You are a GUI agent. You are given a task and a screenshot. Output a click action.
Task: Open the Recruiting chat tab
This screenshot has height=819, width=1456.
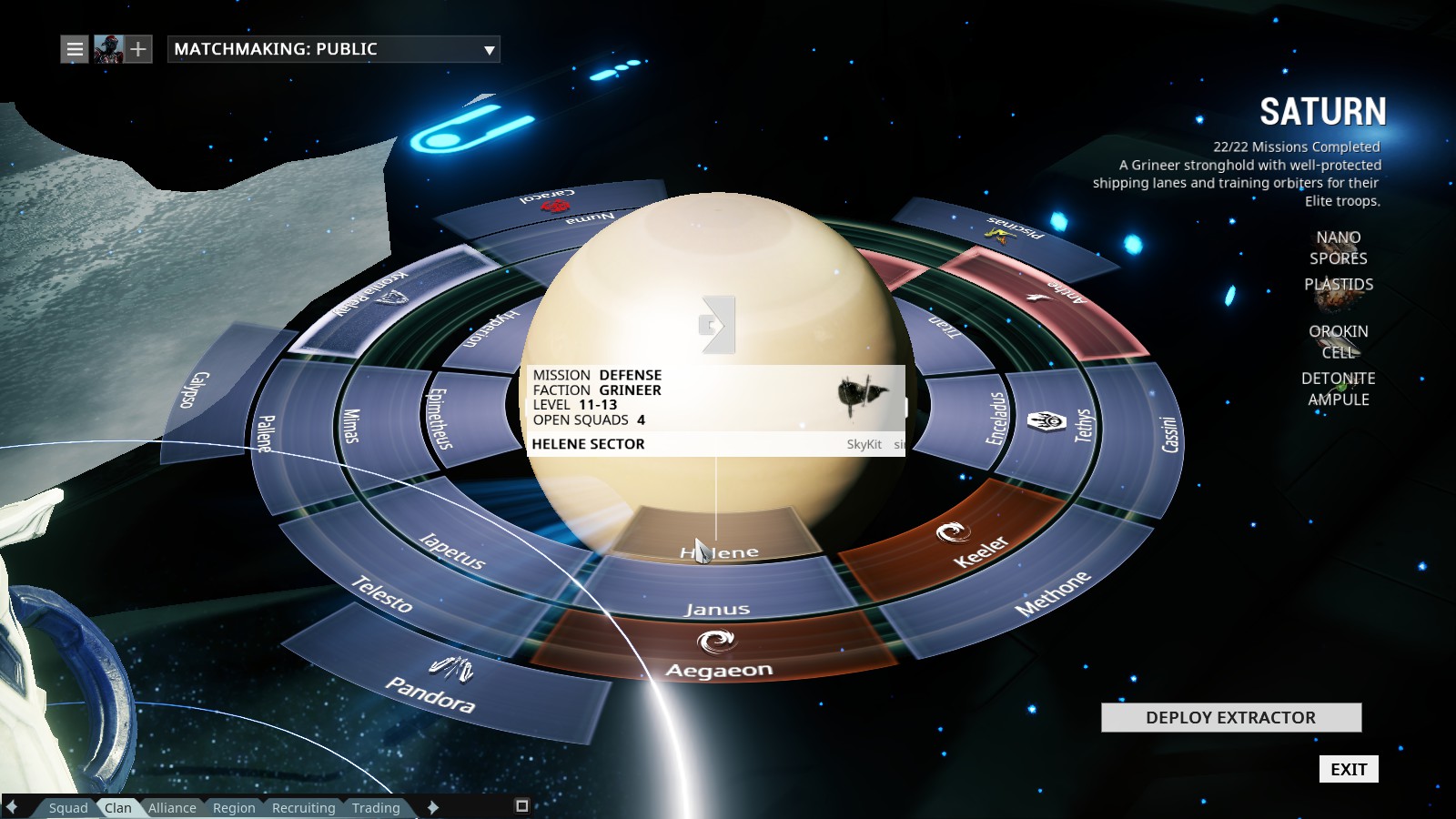pyautogui.click(x=303, y=807)
